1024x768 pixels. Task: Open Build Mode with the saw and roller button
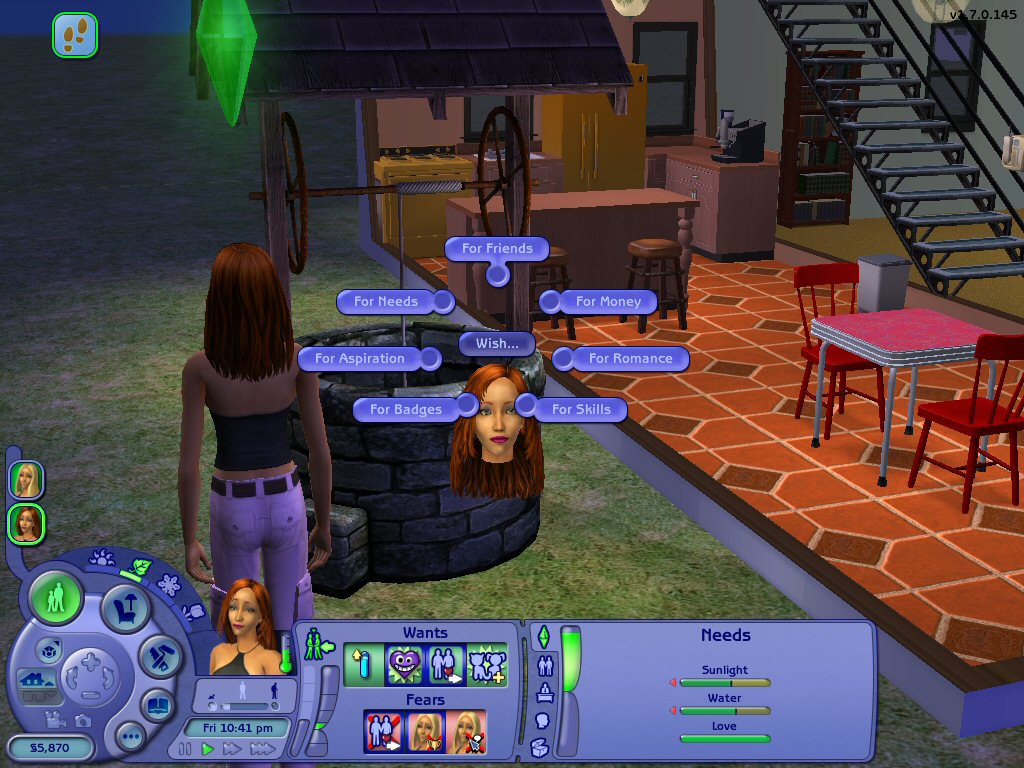(158, 656)
